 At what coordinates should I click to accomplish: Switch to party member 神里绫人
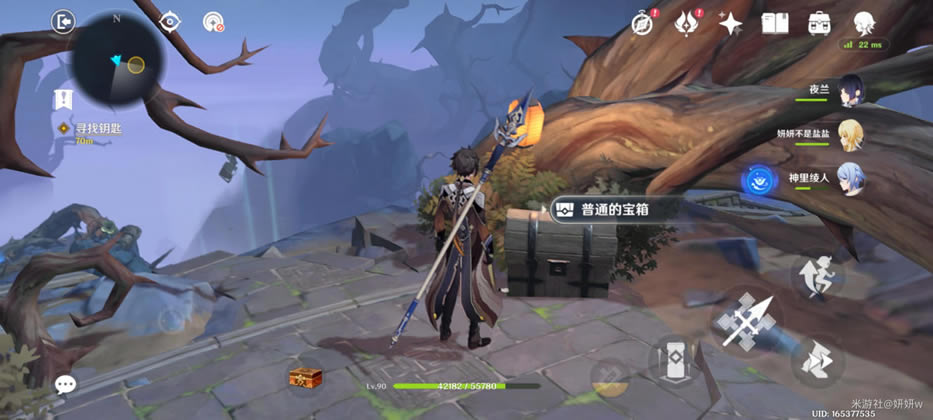(x=850, y=179)
